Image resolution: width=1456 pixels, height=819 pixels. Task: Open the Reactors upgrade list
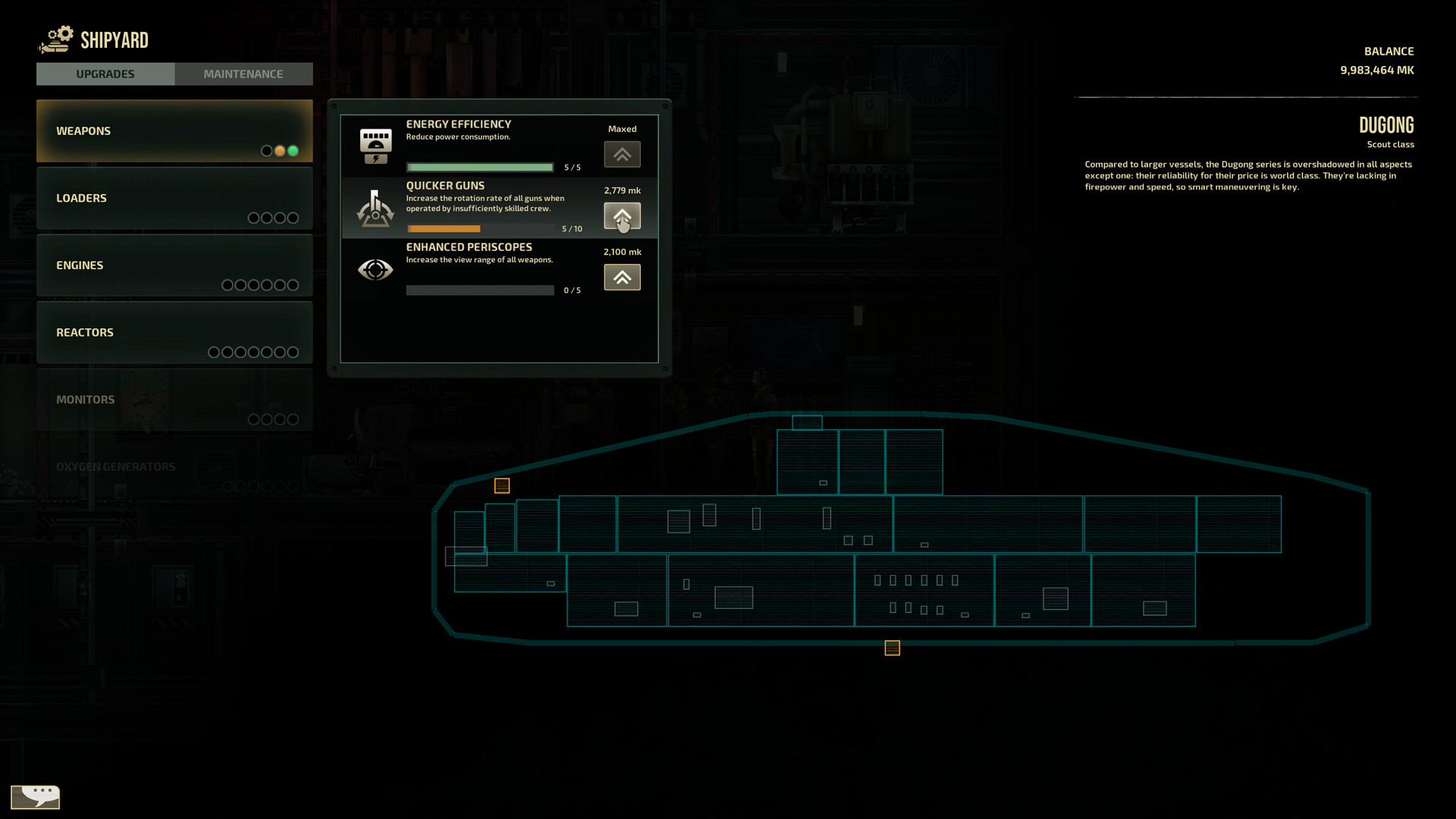pyautogui.click(x=174, y=331)
